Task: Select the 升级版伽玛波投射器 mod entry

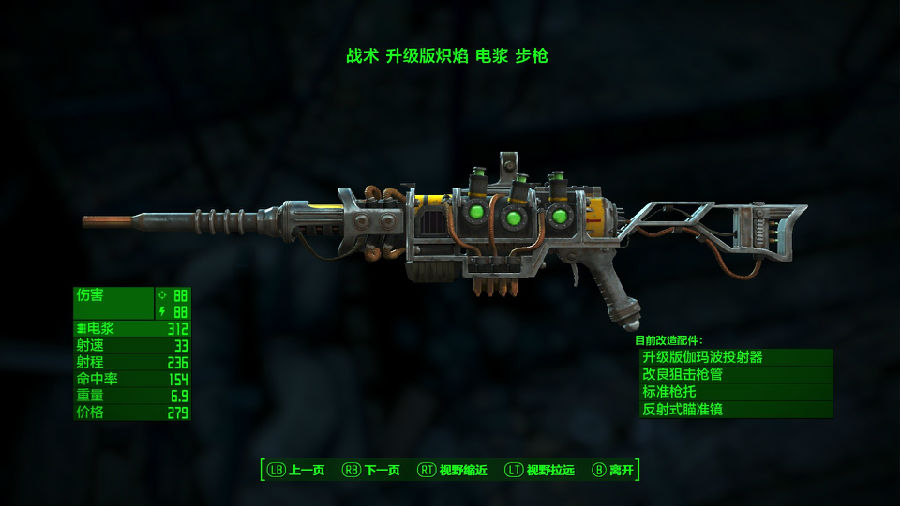Action: [x=735, y=357]
